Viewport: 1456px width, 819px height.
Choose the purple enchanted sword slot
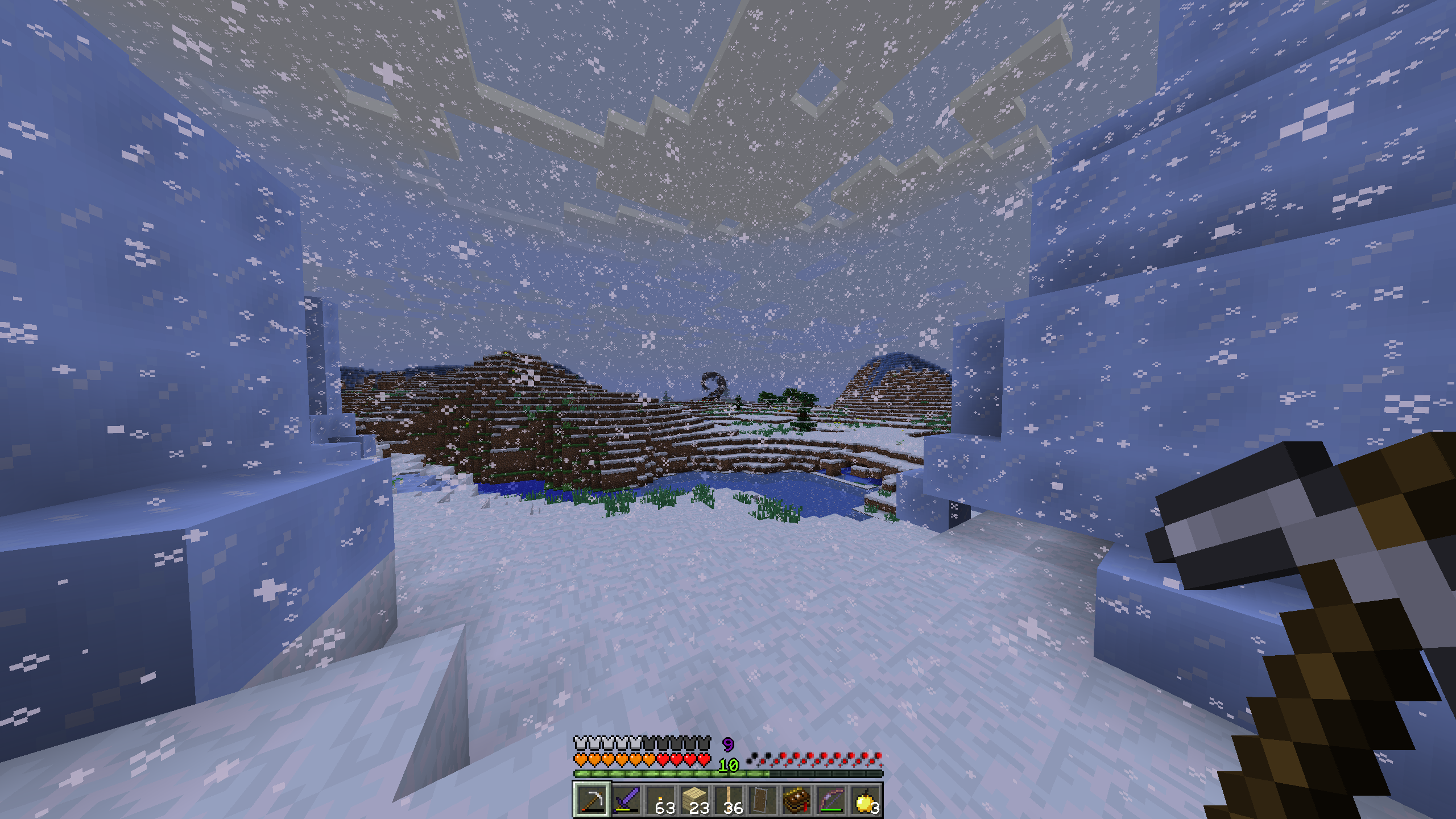click(x=626, y=800)
